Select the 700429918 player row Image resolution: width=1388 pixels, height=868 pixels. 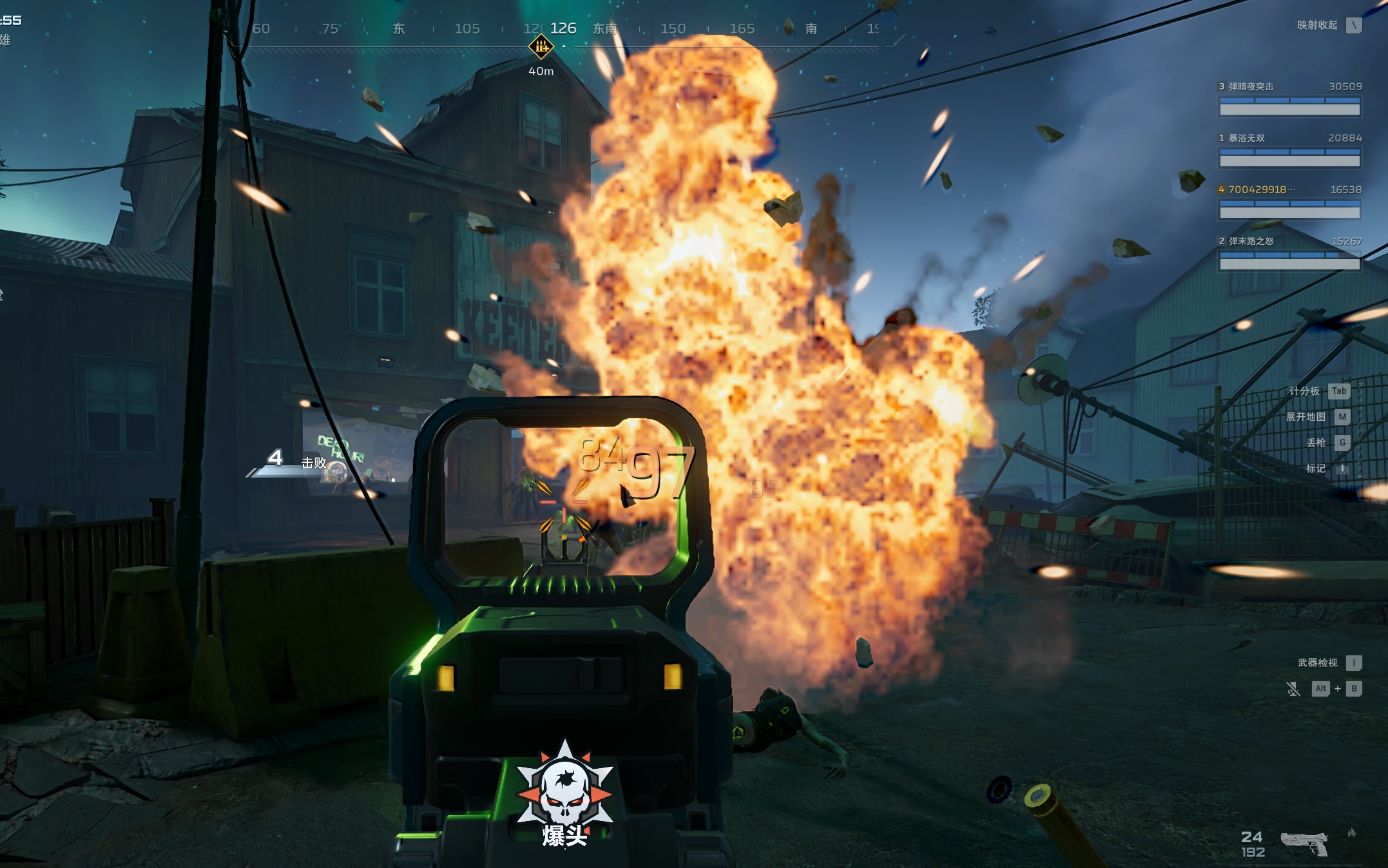[1257, 189]
